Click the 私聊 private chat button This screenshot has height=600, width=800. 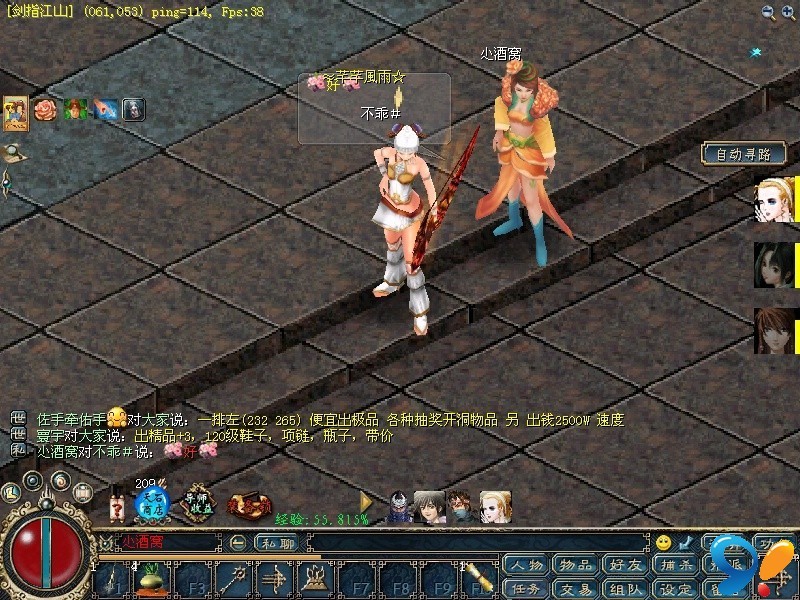(x=276, y=543)
